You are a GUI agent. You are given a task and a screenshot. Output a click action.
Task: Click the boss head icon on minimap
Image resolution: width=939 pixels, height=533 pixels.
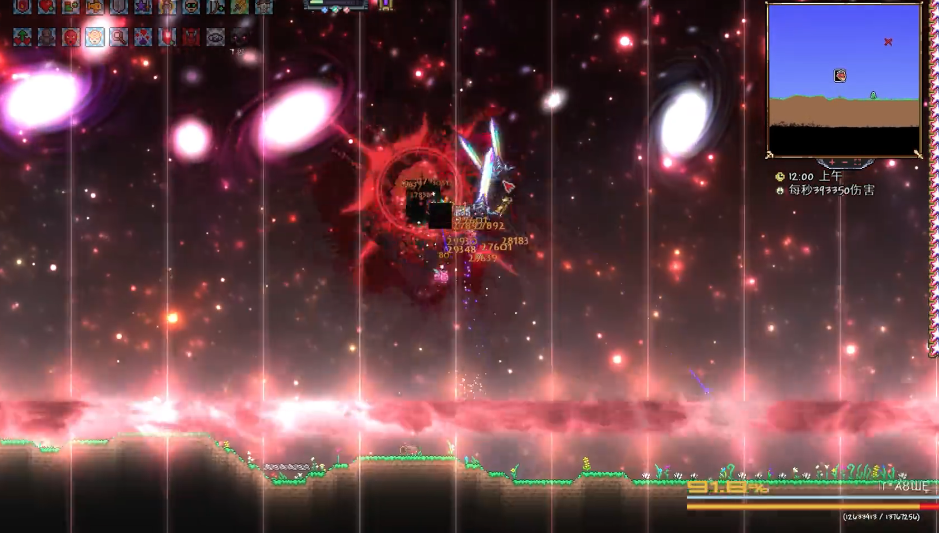click(x=841, y=75)
